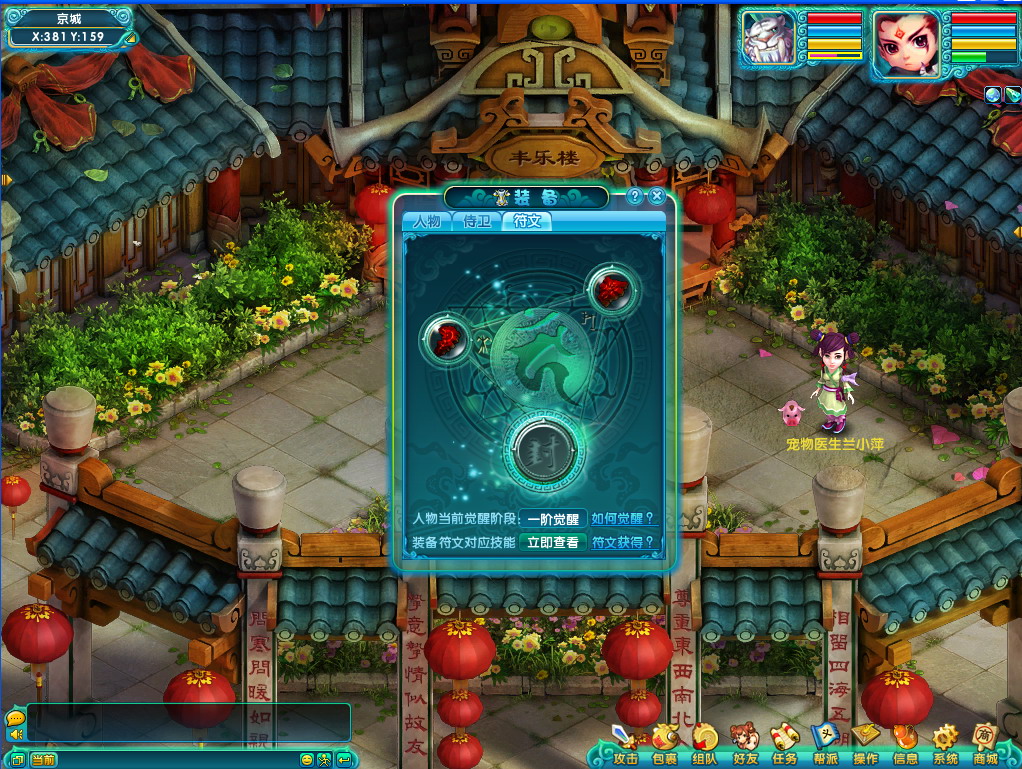The image size is (1022, 769).
Task: Open the 帮派 guild panel
Action: click(825, 744)
